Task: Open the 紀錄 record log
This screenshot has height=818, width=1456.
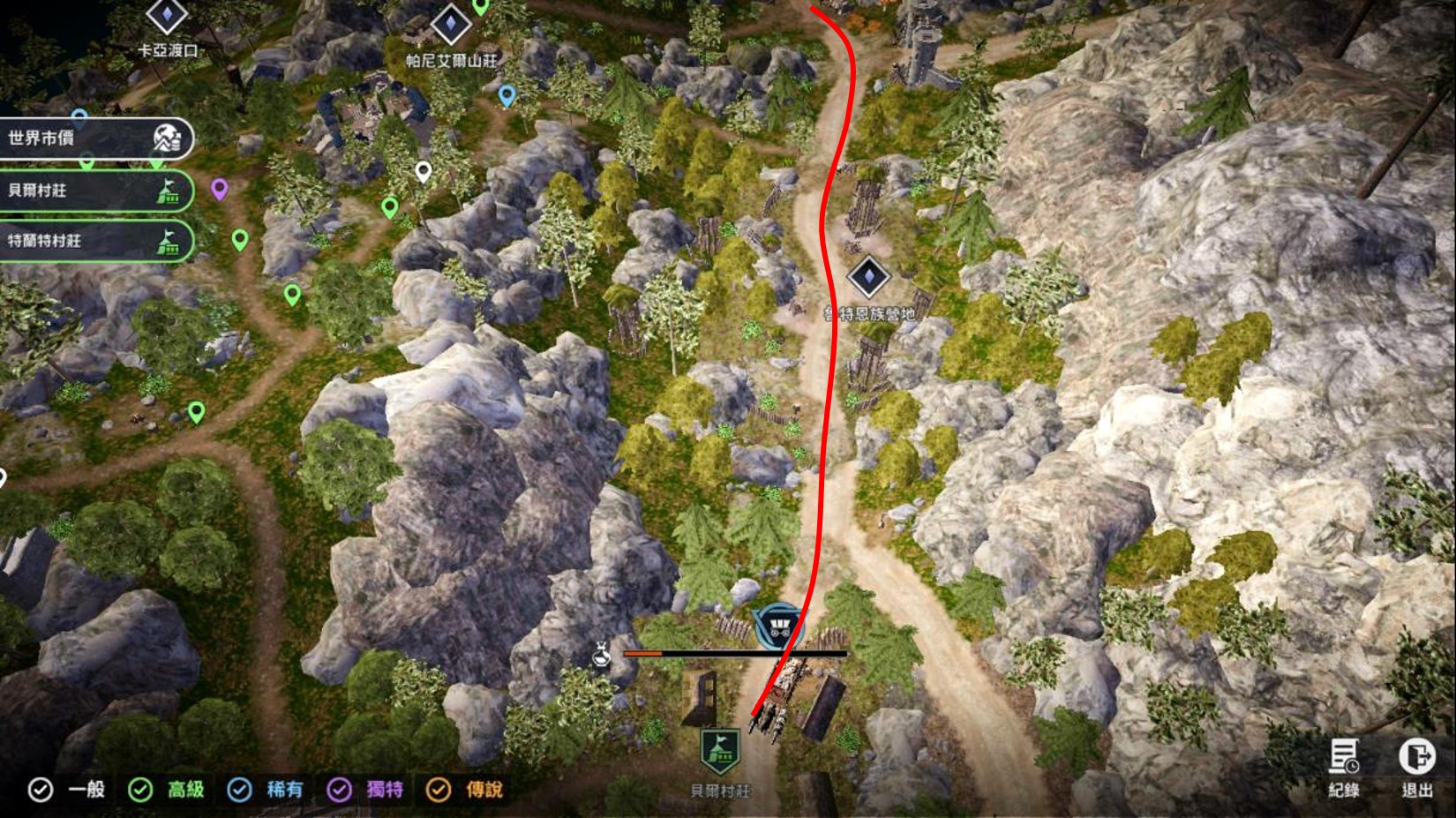Action: [x=1344, y=764]
